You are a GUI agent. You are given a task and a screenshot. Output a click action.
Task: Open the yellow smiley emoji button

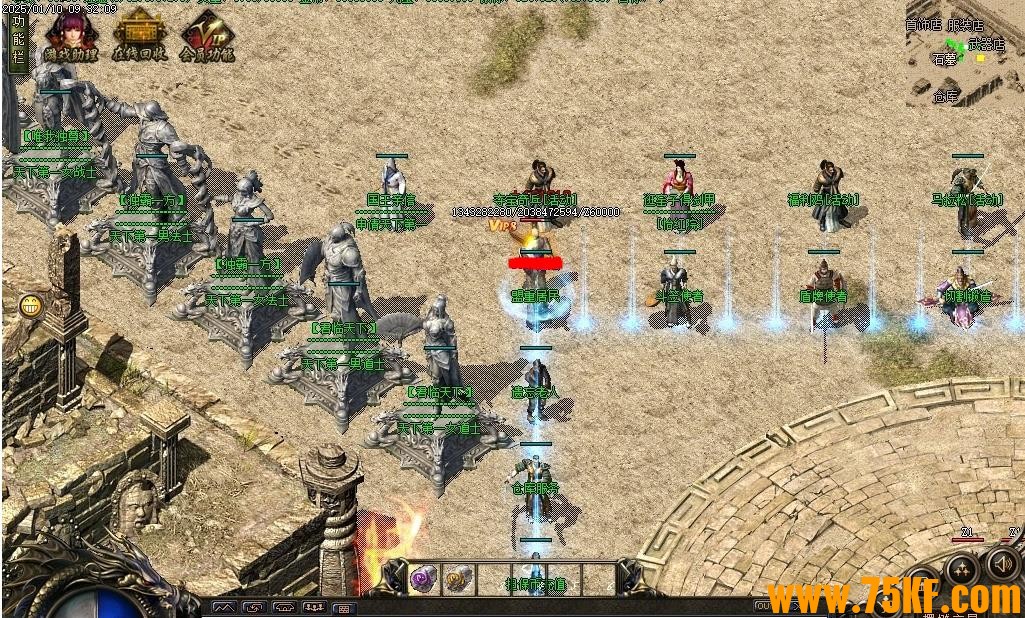coord(30,305)
